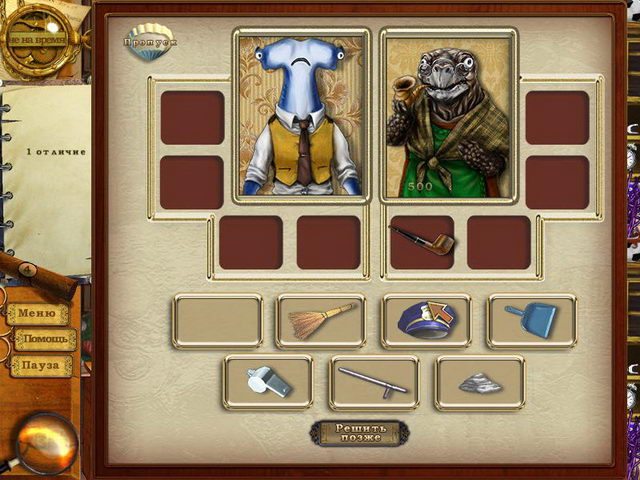
Task: Select the hammerhead shark character card
Action: [x=302, y=114]
